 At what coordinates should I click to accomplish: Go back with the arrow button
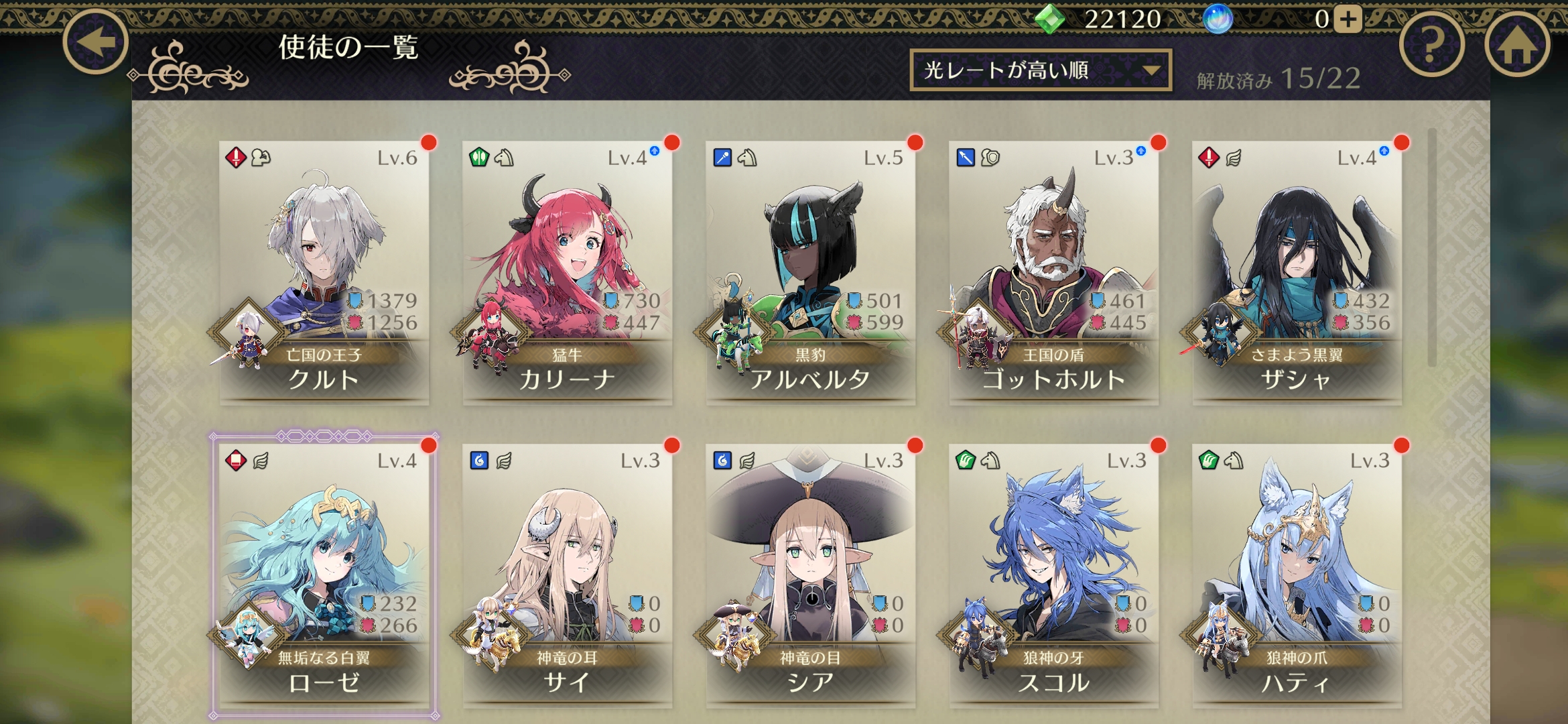coord(96,42)
